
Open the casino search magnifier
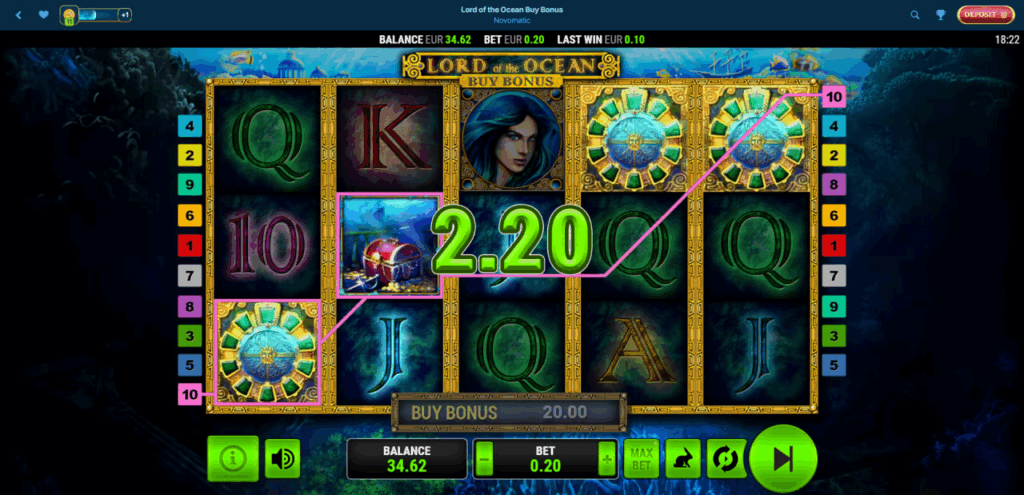[x=915, y=15]
